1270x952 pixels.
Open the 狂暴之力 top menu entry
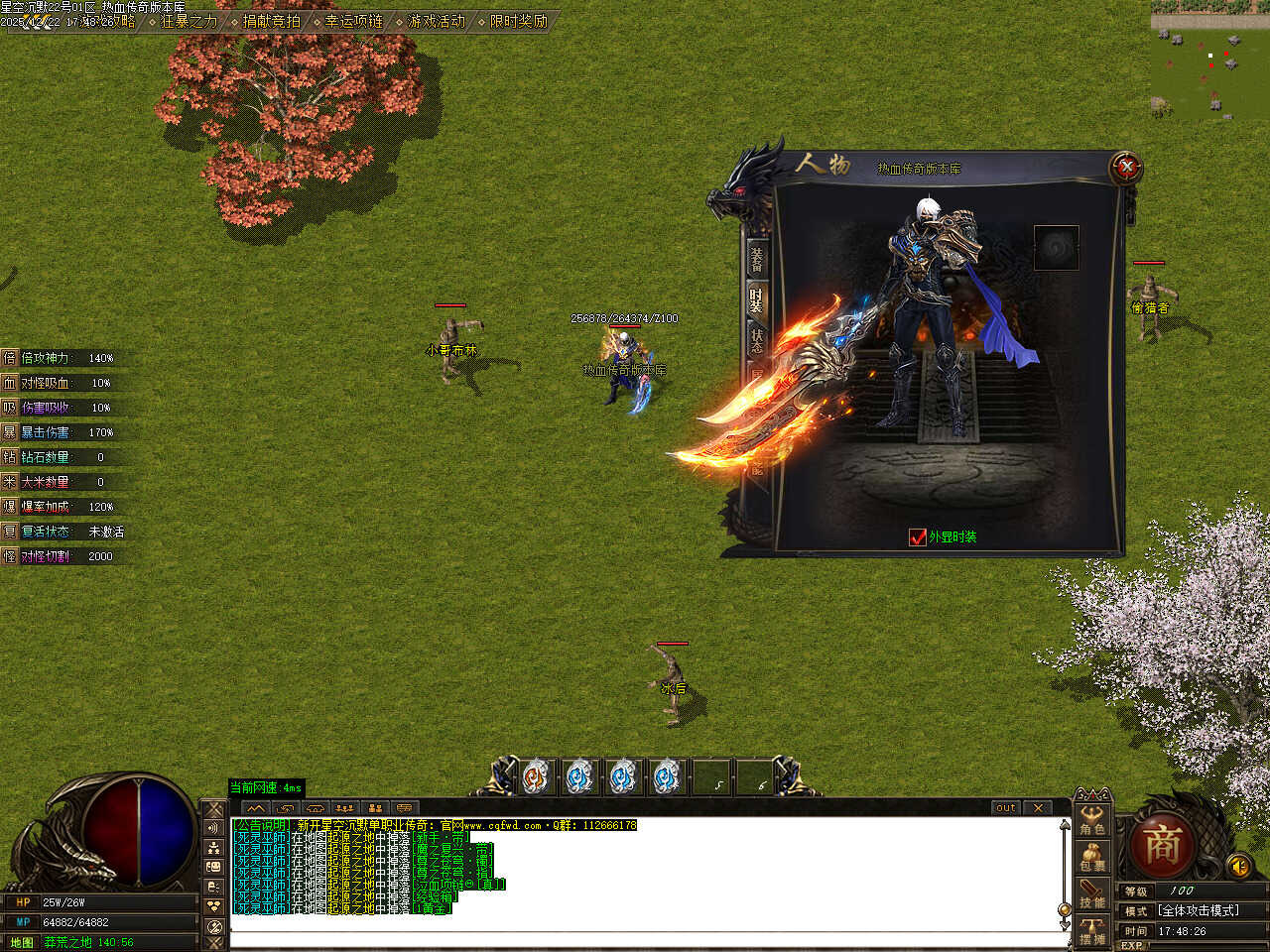(189, 21)
